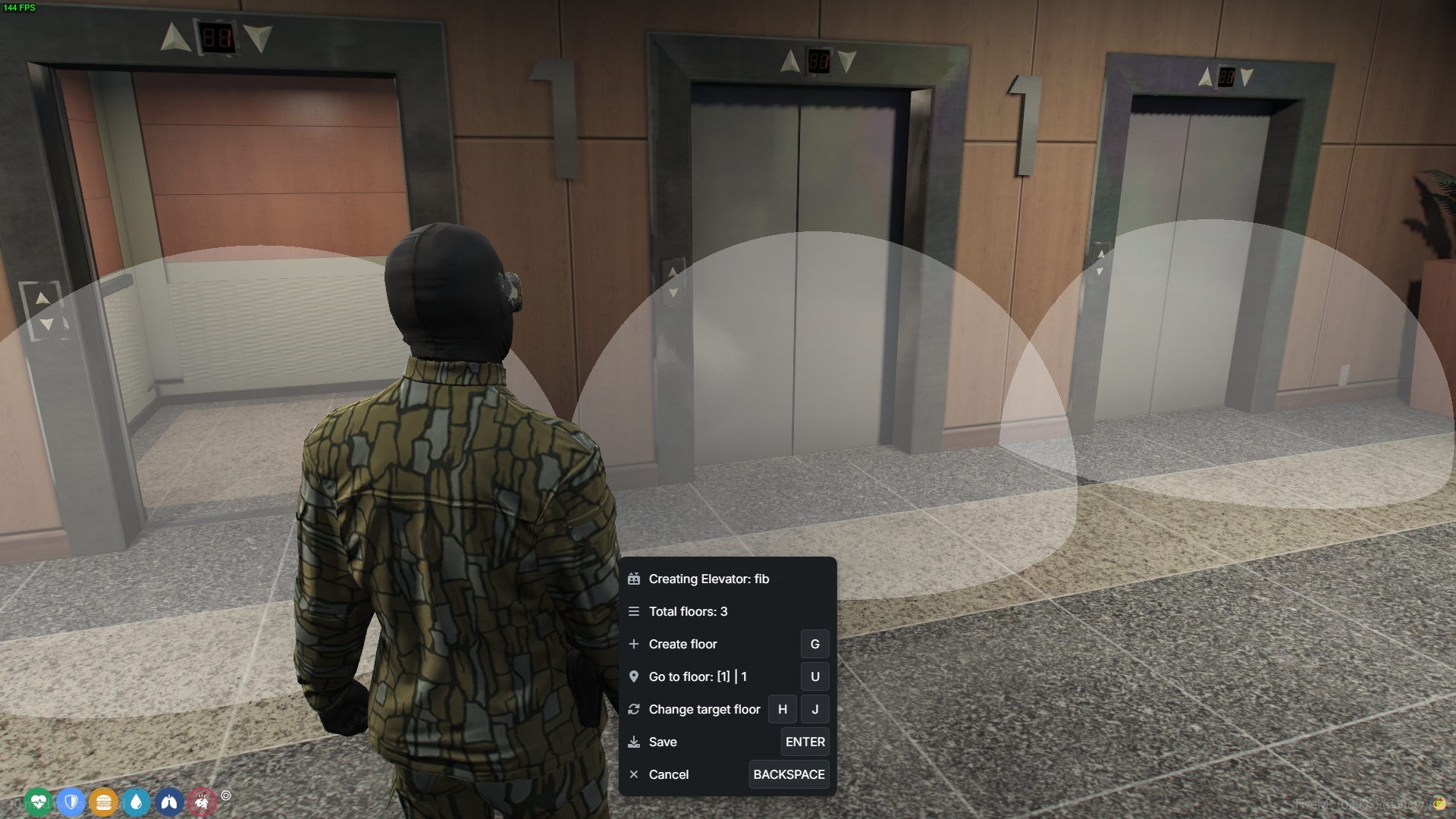Select the Create floor menu entry

click(x=682, y=644)
